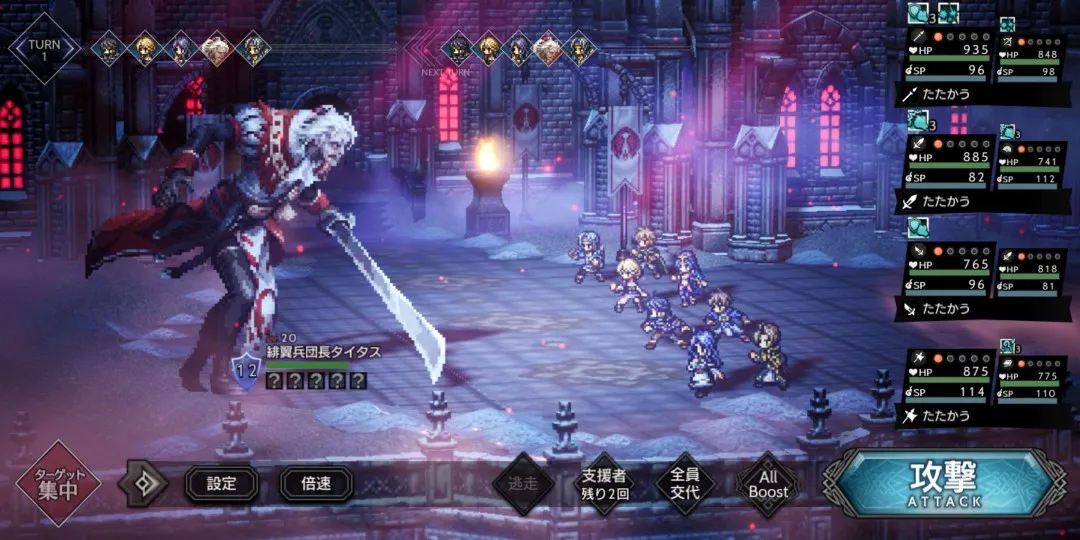Image resolution: width=1080 pixels, height=540 pixels.
Task: Select the back-row panel with 818 HP
Action: coord(1031,273)
